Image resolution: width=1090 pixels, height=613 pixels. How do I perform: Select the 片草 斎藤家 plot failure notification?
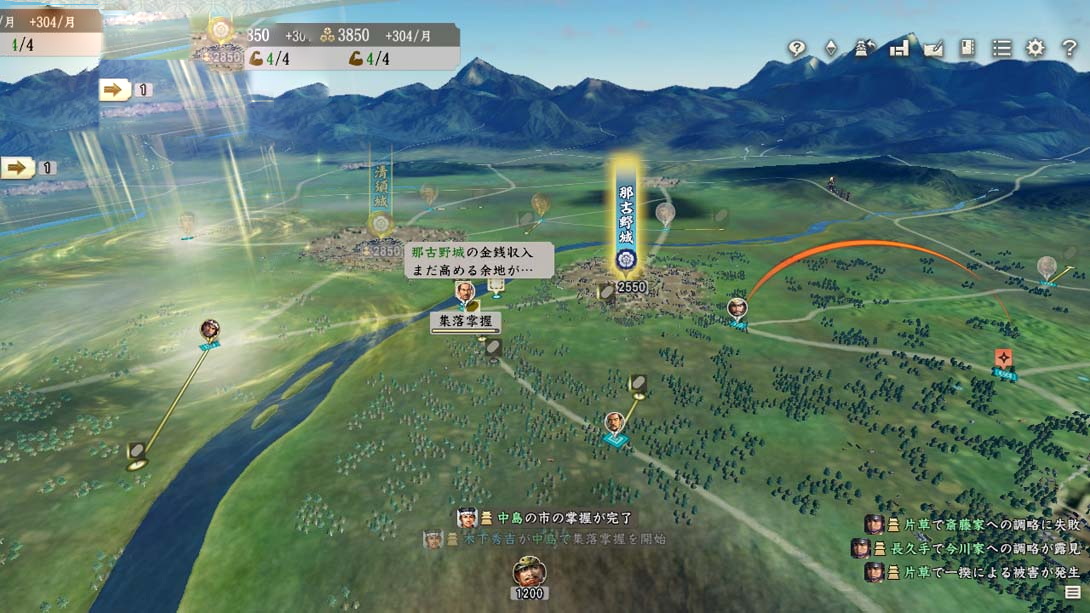pos(970,524)
